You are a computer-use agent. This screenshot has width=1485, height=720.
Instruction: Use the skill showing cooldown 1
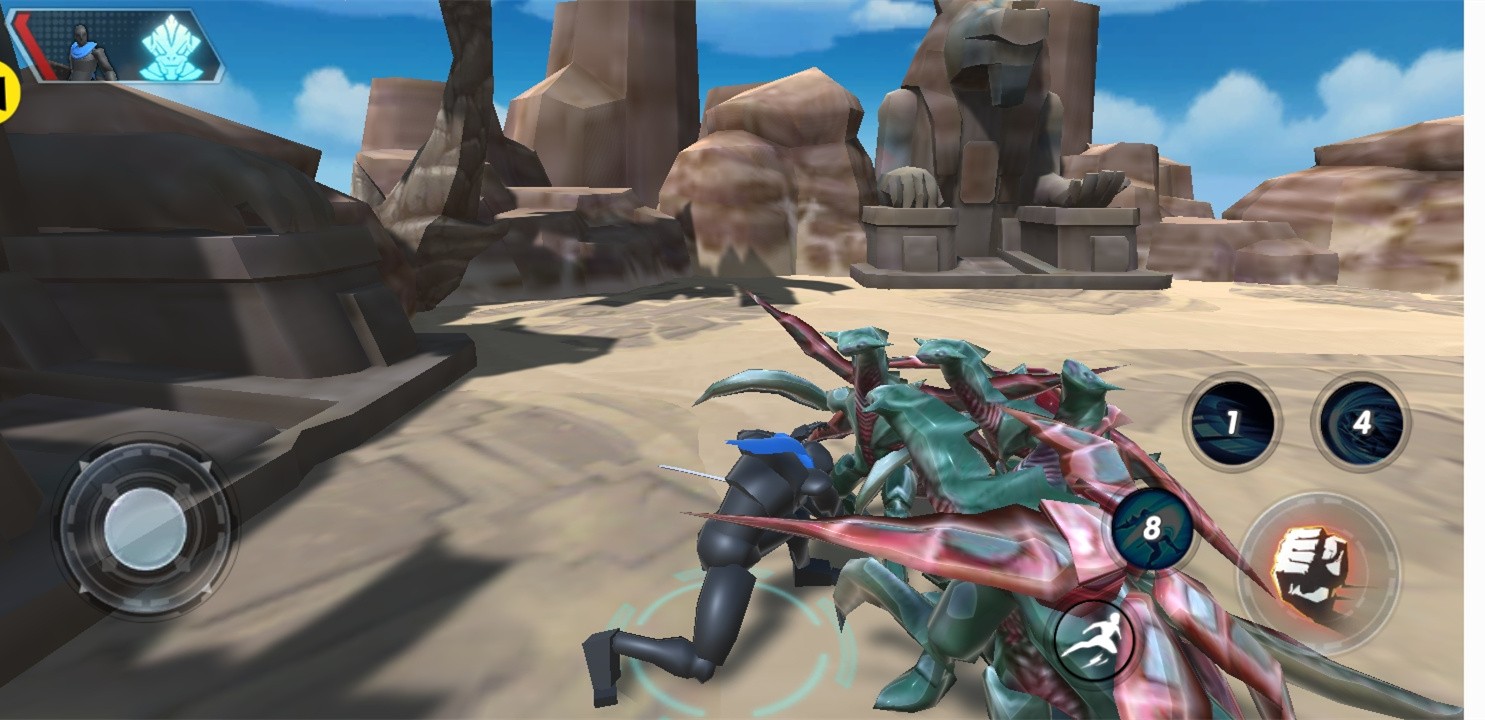tap(1232, 422)
